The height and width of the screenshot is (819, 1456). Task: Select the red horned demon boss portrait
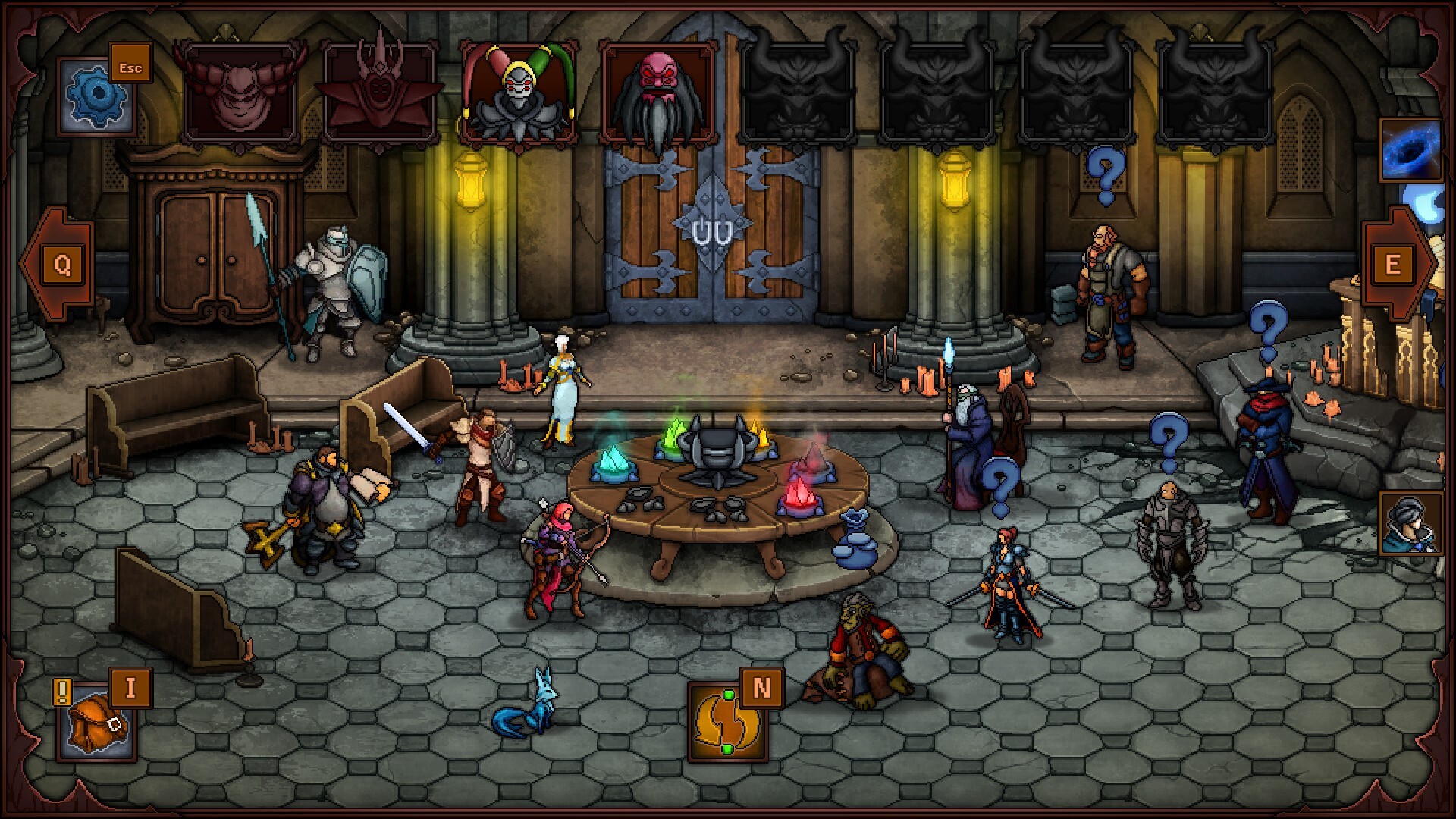[240, 93]
